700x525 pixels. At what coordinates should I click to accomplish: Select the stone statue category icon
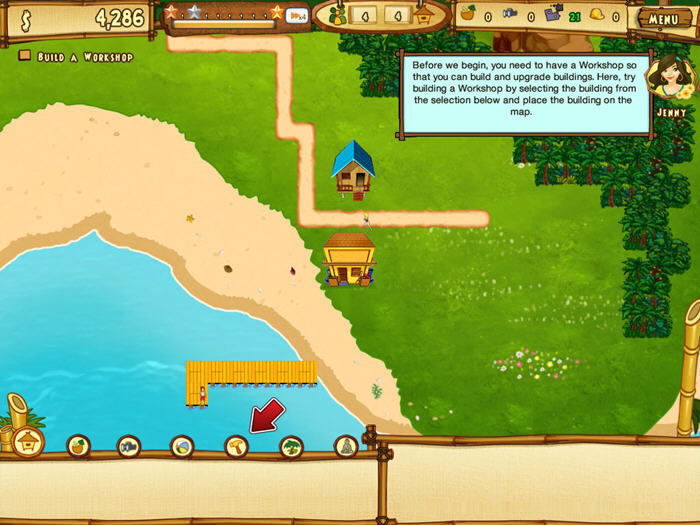click(x=346, y=446)
